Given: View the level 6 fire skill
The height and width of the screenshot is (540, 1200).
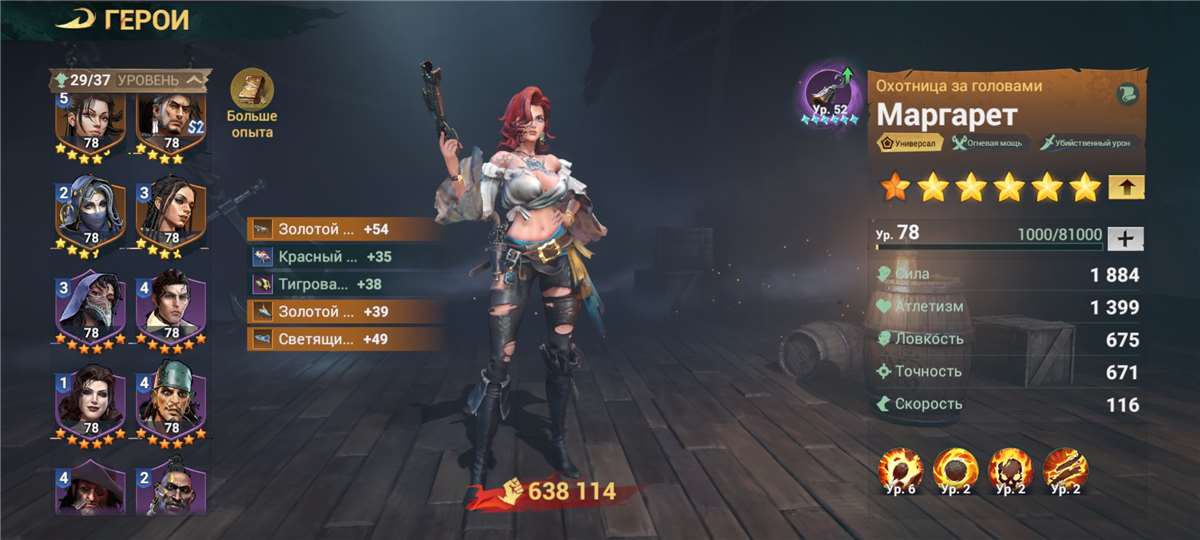Looking at the screenshot, I should tap(900, 470).
